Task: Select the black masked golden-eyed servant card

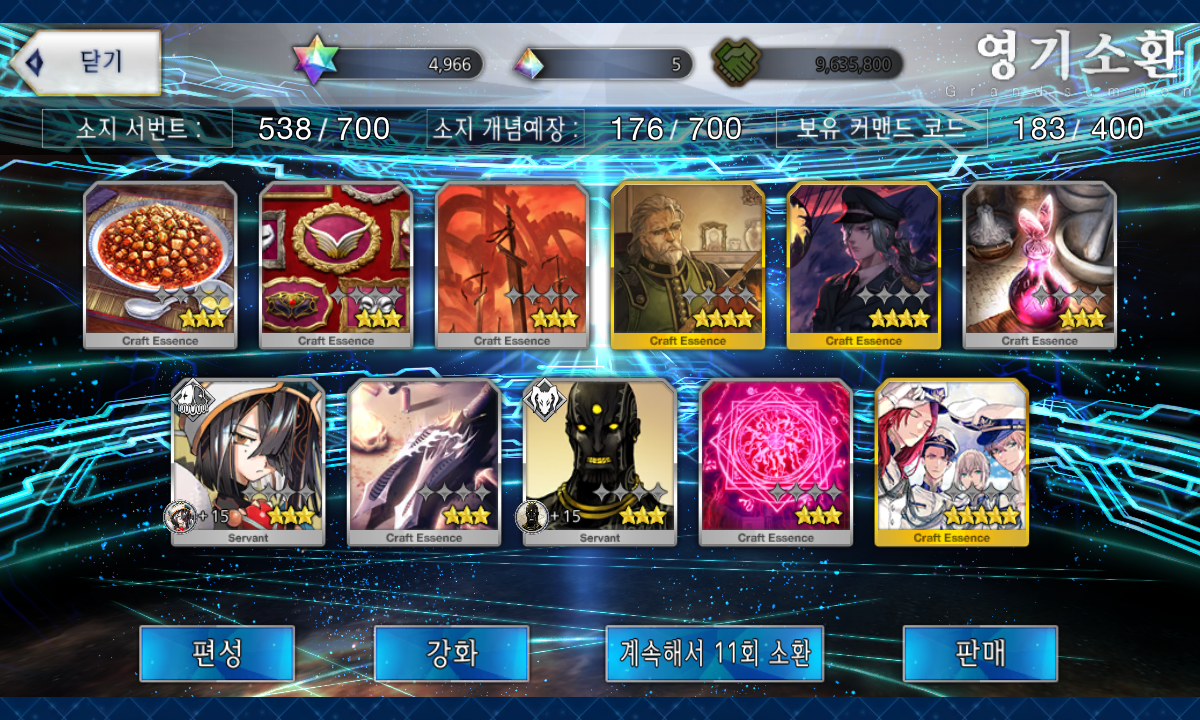Action: coord(600,462)
